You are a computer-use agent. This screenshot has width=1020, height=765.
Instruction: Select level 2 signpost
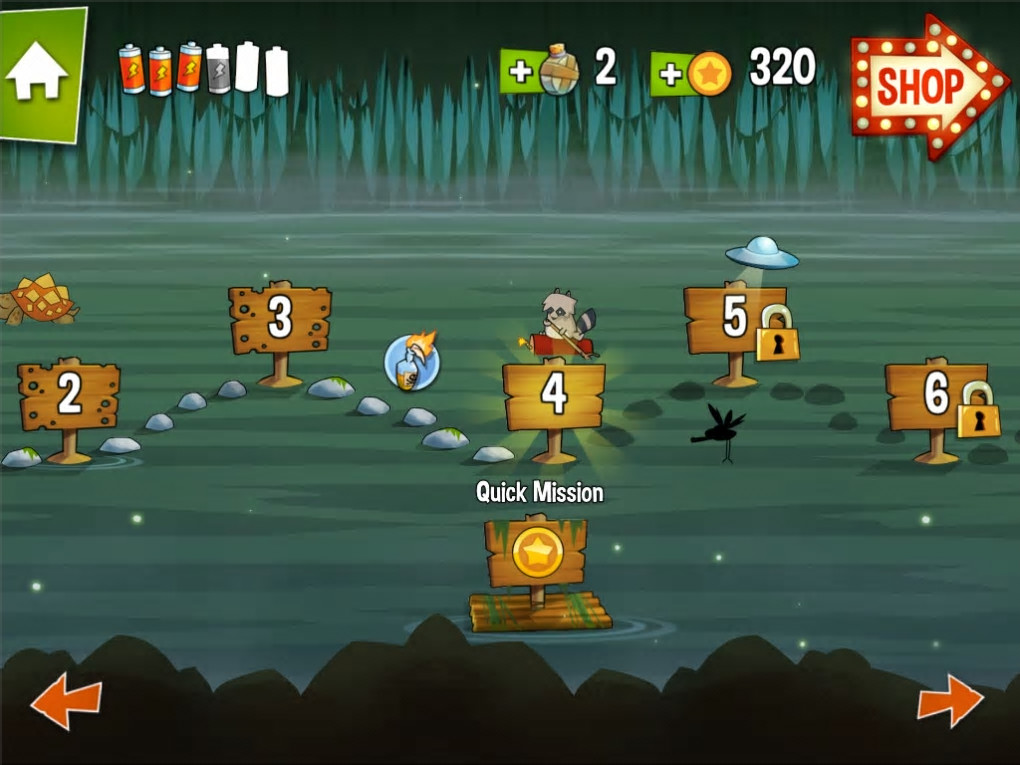click(x=69, y=397)
